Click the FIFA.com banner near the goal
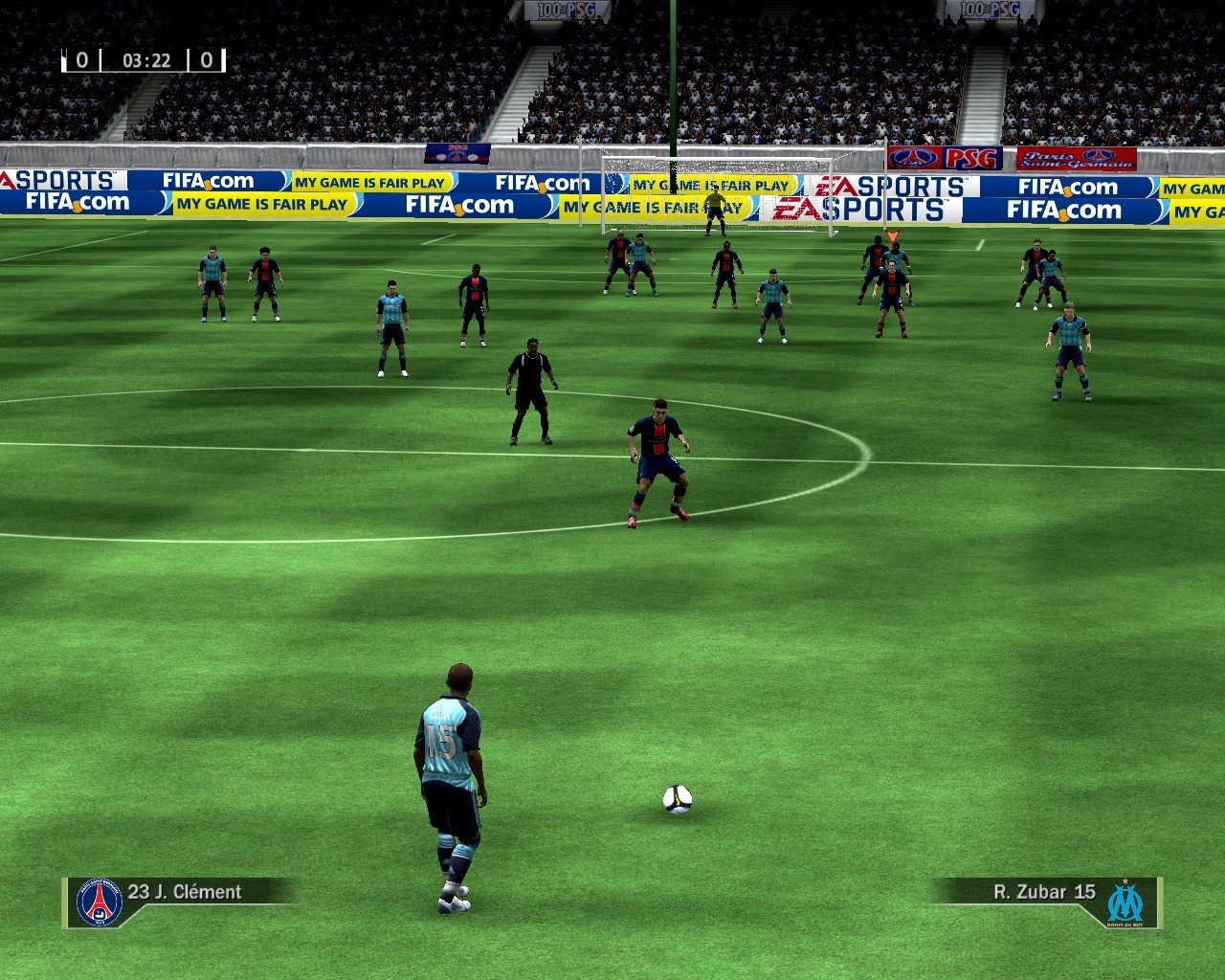 (541, 182)
